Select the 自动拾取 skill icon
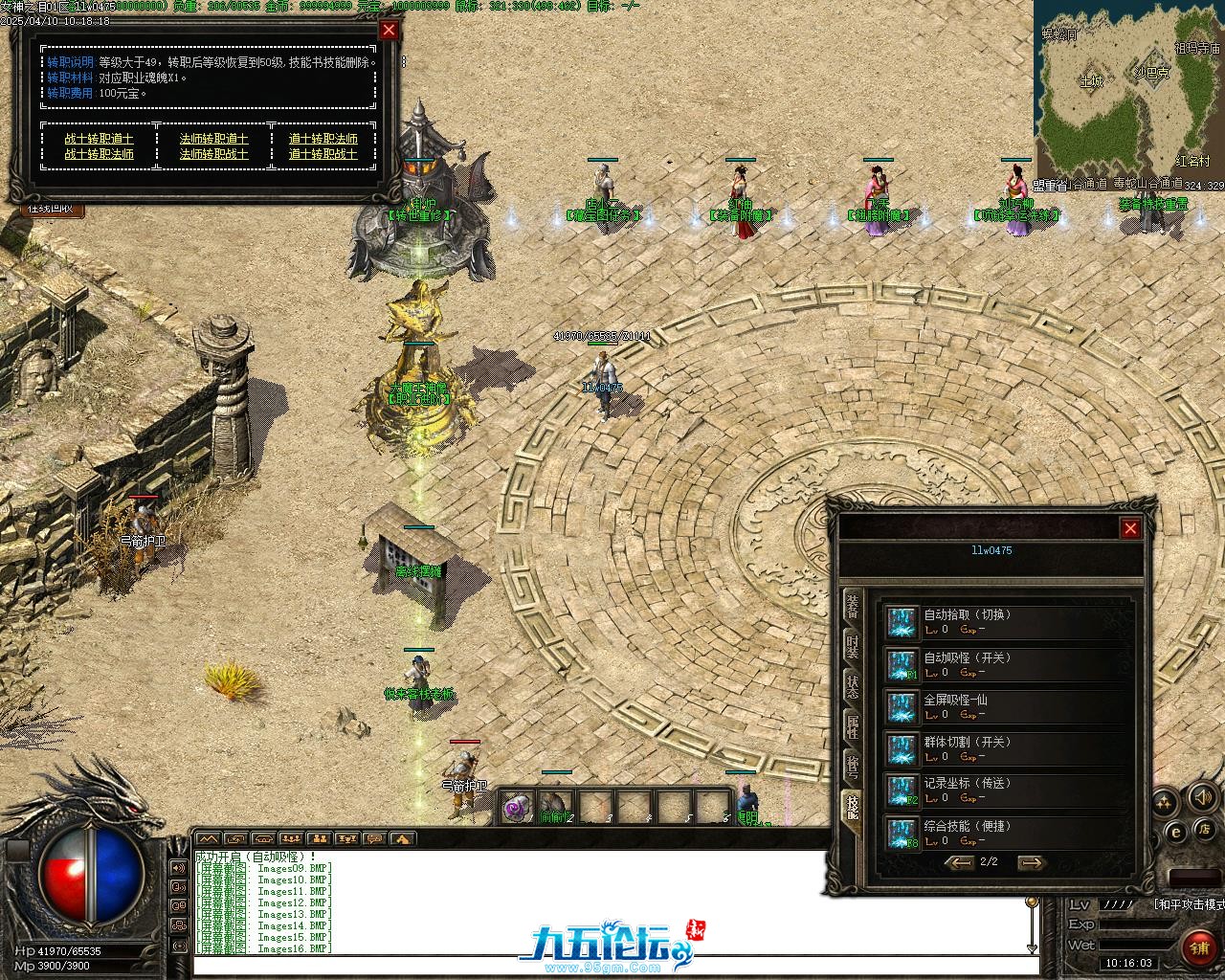Screen dimensions: 1225x980 tap(901, 622)
